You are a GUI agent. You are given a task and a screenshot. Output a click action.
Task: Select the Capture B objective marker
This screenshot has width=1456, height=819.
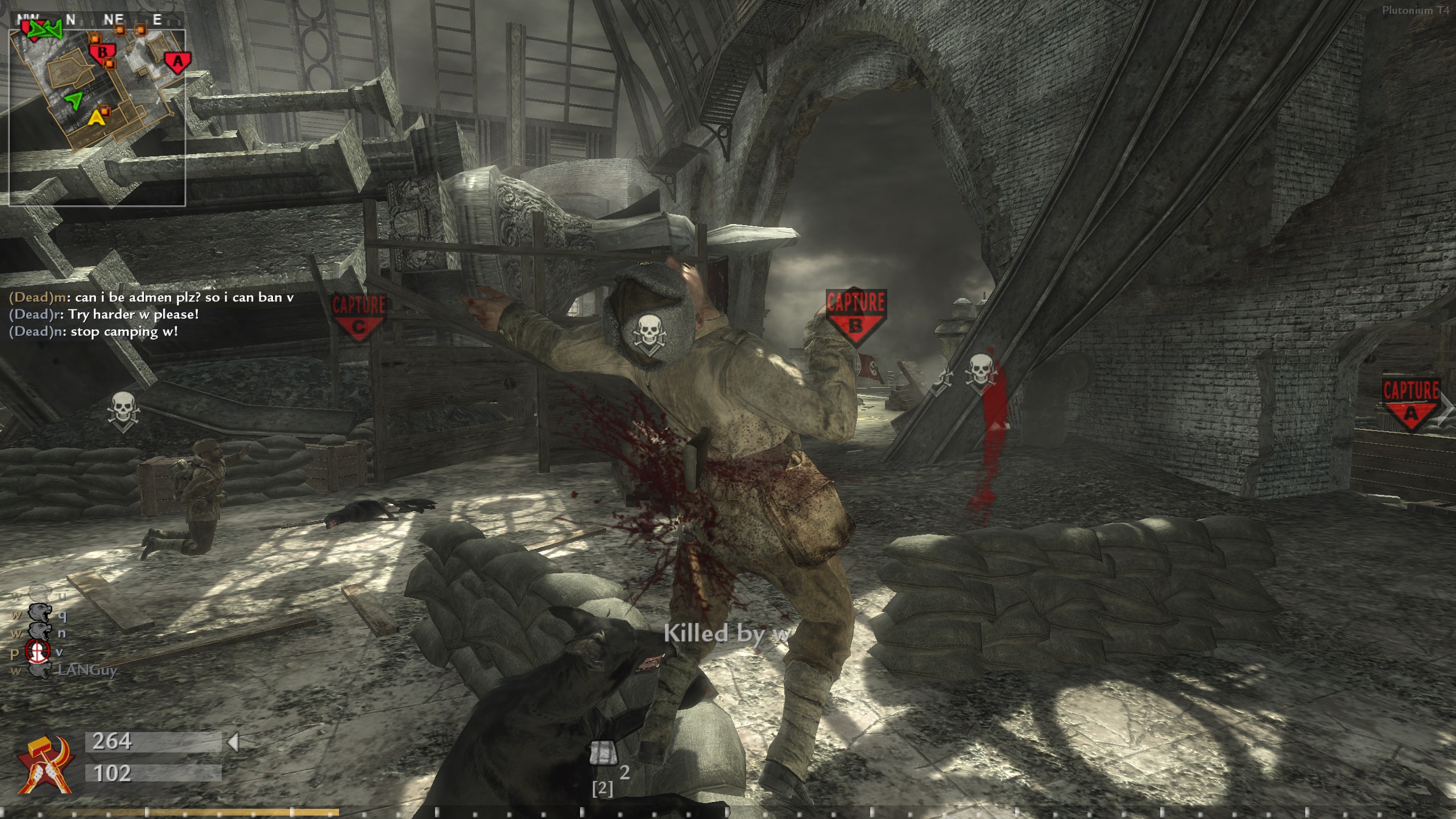coord(855,316)
